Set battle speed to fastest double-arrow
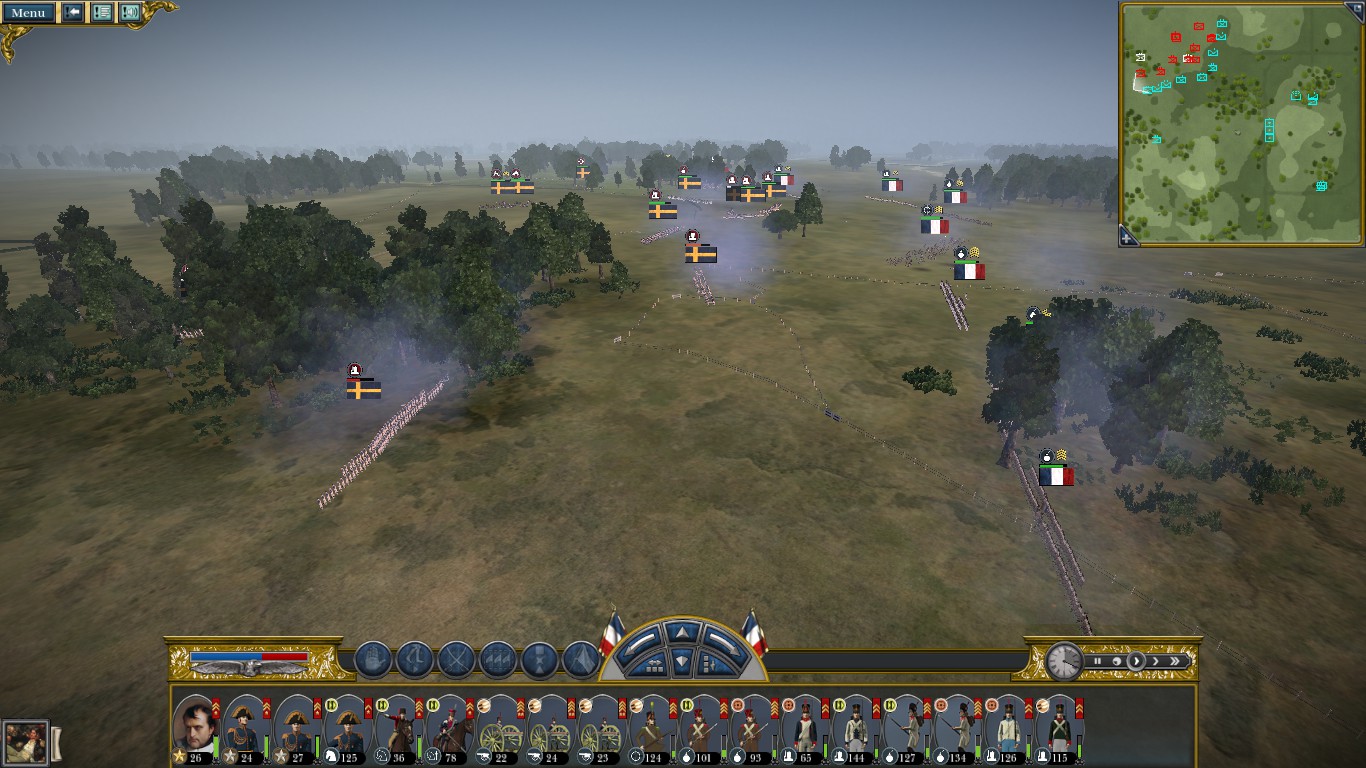Image resolution: width=1366 pixels, height=768 pixels. (1176, 661)
